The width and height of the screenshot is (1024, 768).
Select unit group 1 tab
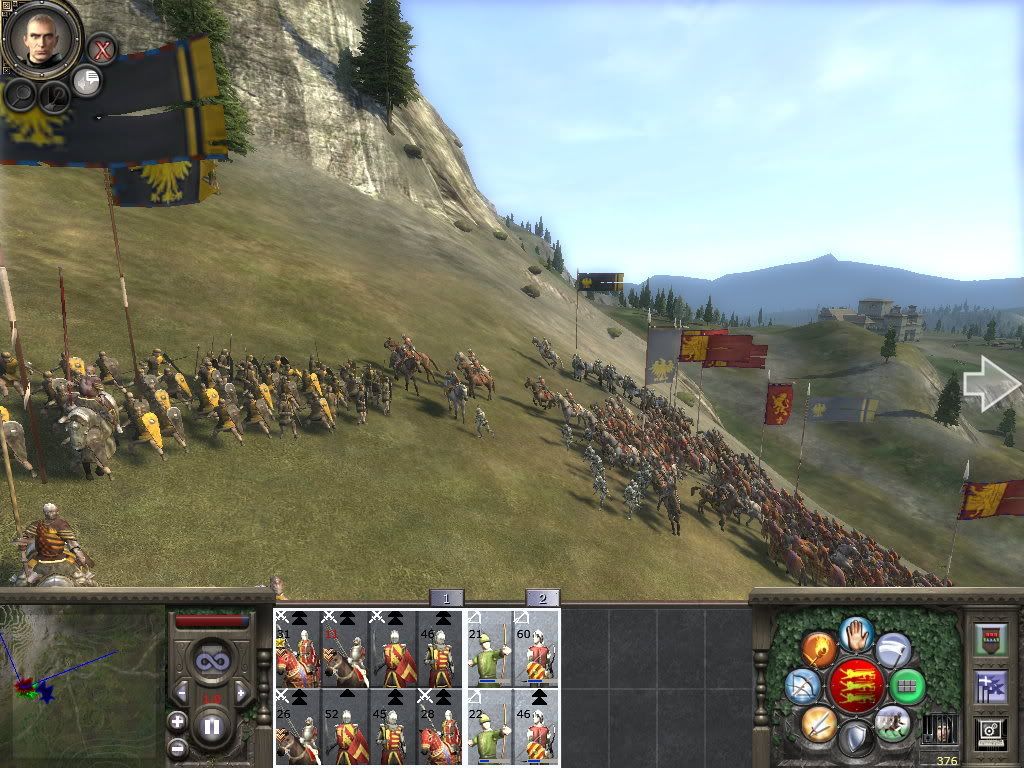point(446,598)
